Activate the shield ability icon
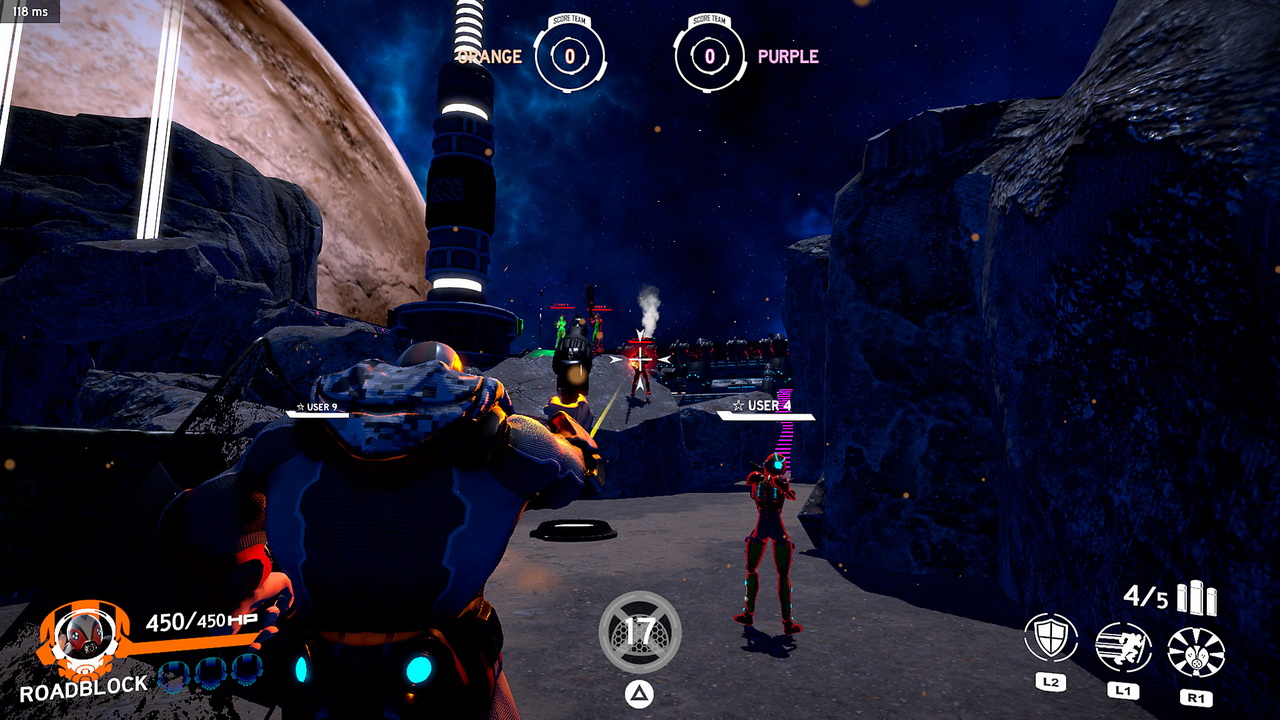Image resolution: width=1280 pixels, height=720 pixels. coord(1051,639)
